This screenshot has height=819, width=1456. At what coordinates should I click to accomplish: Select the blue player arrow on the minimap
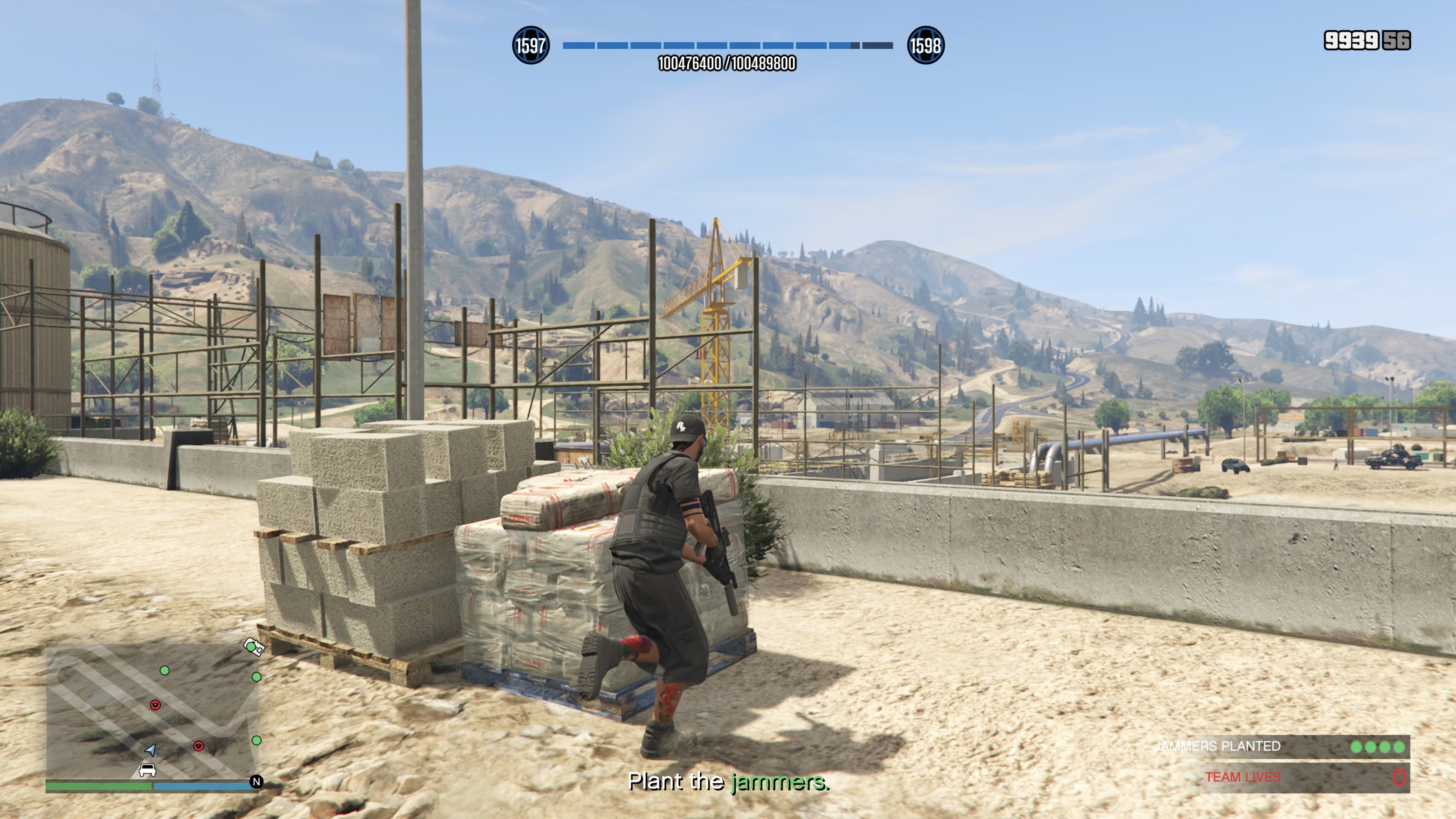pos(151,750)
